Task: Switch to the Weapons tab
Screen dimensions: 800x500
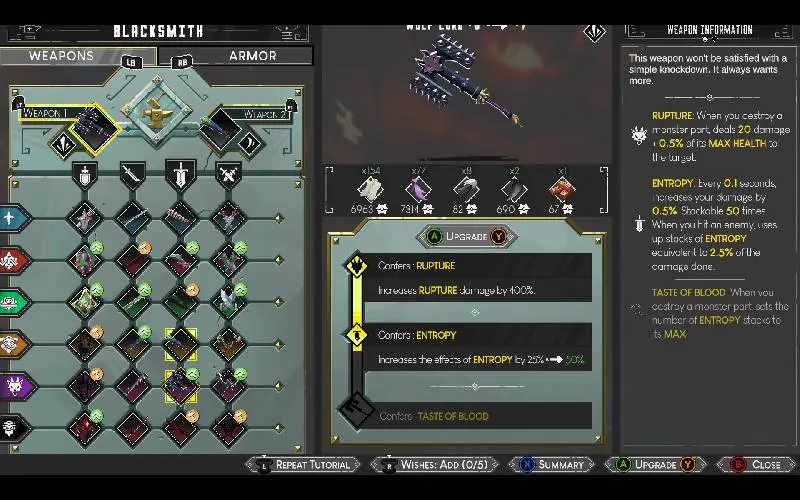Action: click(x=78, y=56)
